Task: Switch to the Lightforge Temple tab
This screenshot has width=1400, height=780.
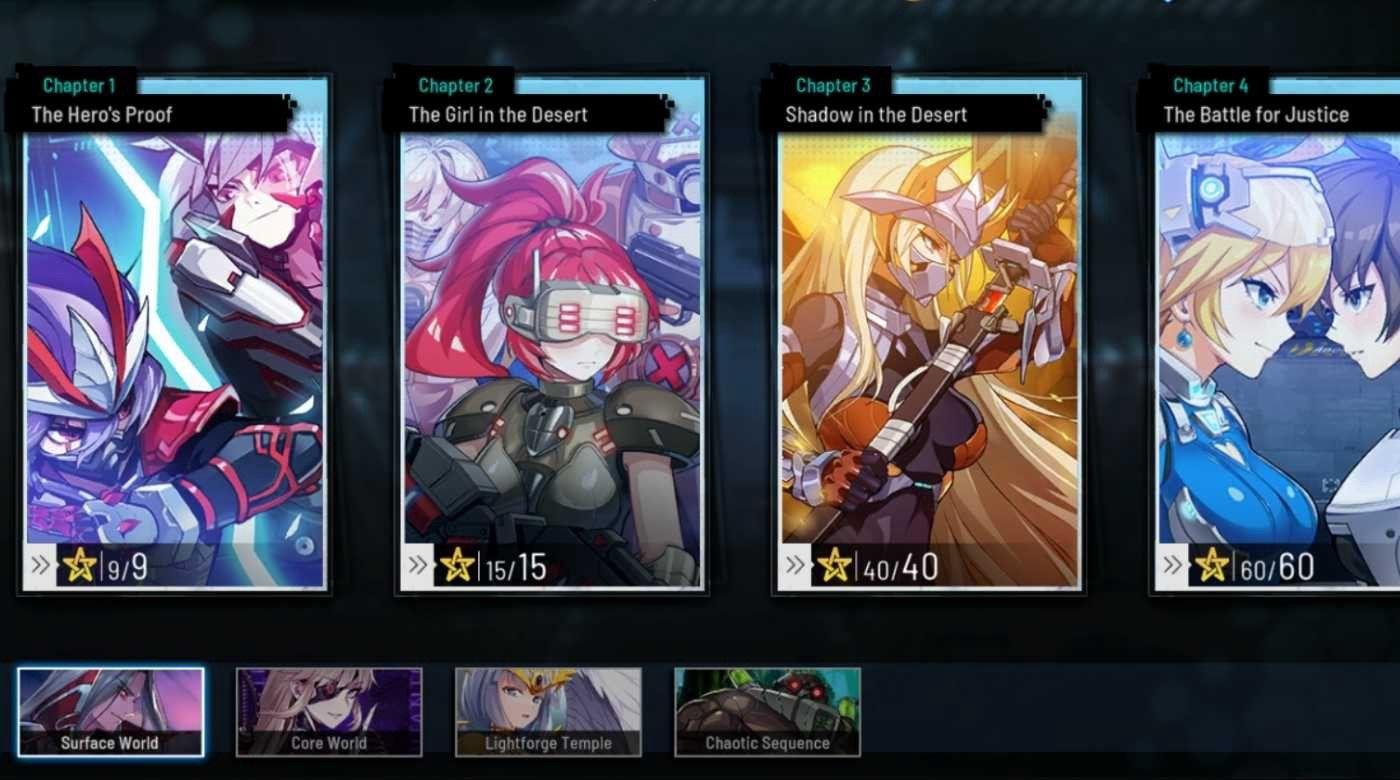Action: 548,743
